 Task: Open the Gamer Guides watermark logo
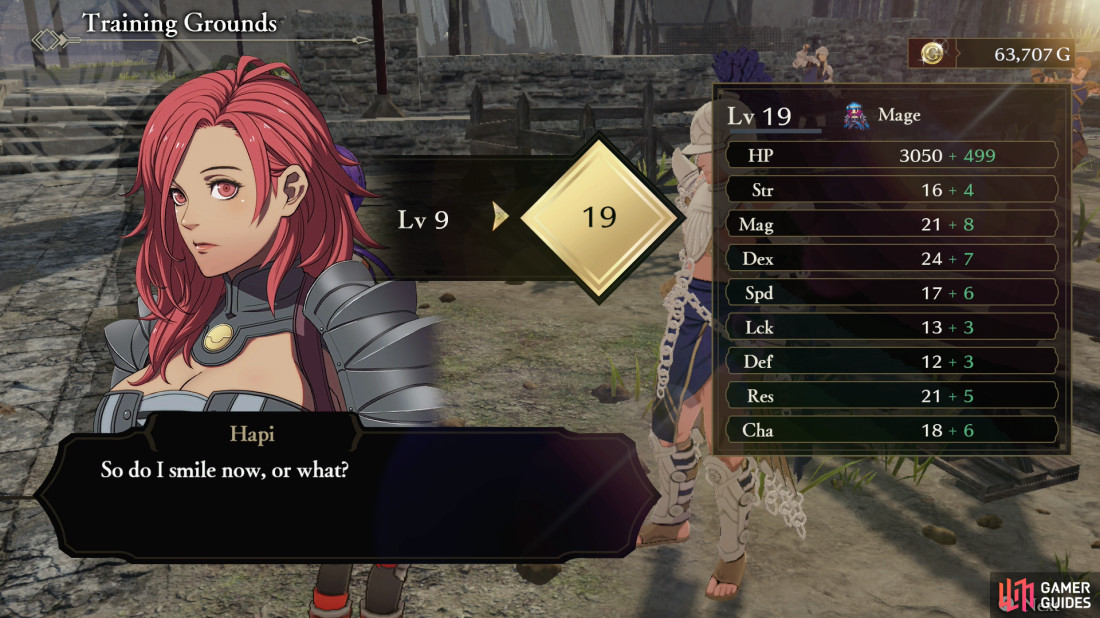click(1044, 595)
